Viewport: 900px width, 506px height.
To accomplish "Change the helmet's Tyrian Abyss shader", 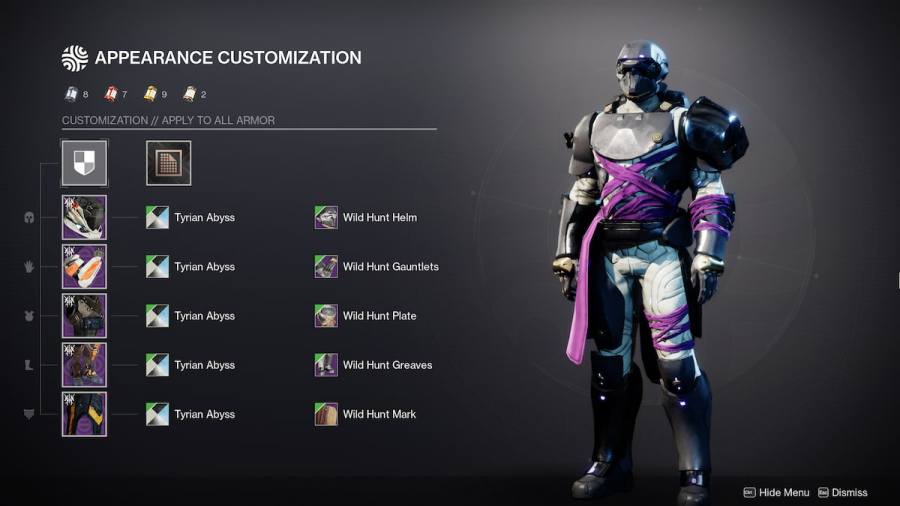I will (x=157, y=217).
